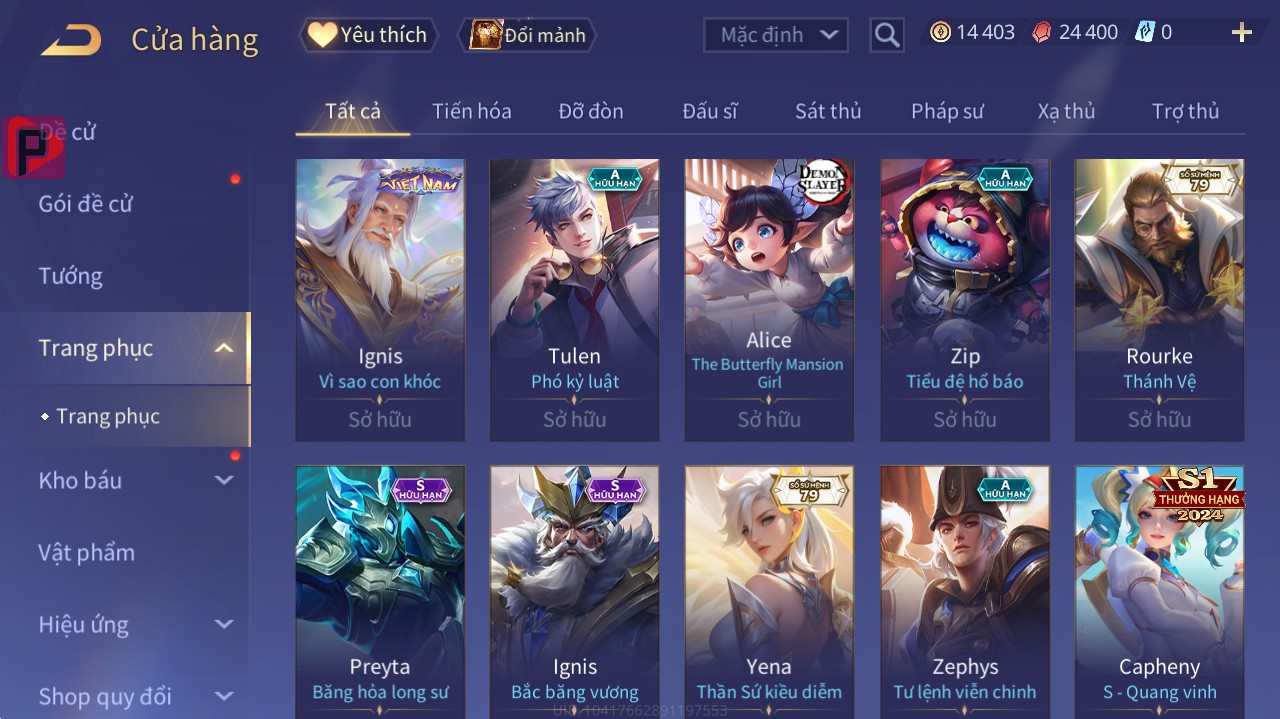Choose the Pháp sư tab

(947, 111)
